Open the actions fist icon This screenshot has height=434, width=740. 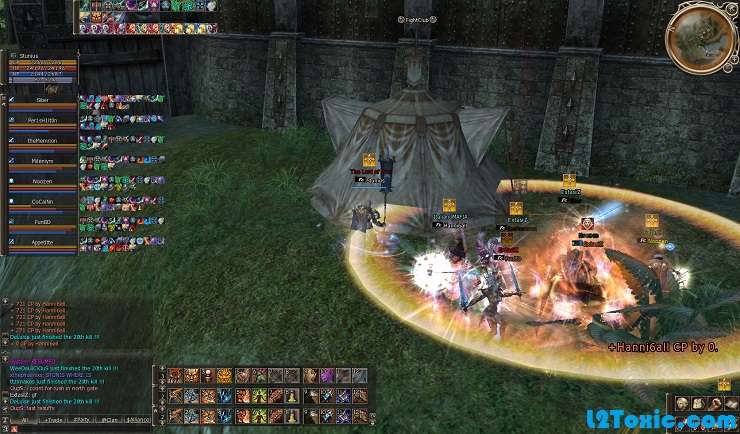point(713,403)
